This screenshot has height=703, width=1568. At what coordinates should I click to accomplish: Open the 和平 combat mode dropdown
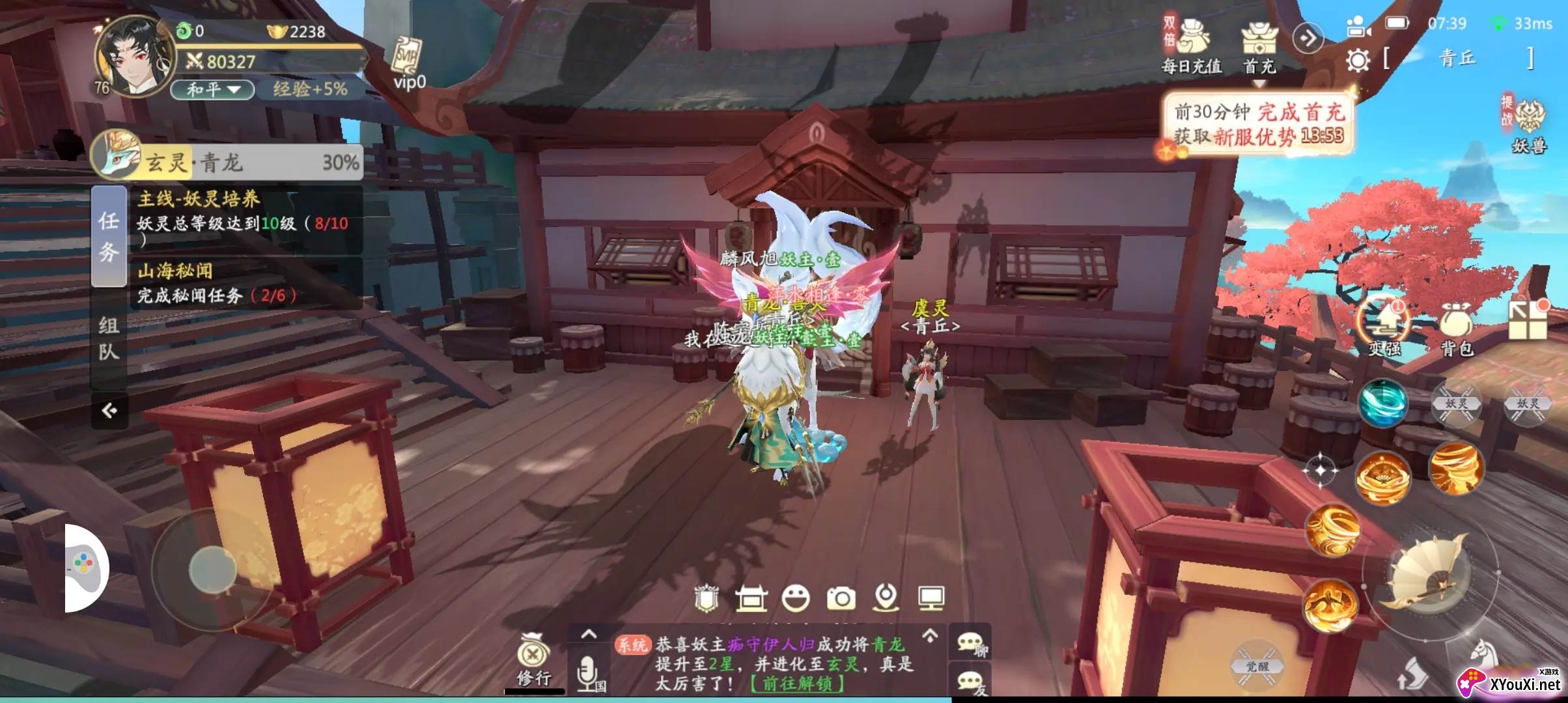point(212,89)
